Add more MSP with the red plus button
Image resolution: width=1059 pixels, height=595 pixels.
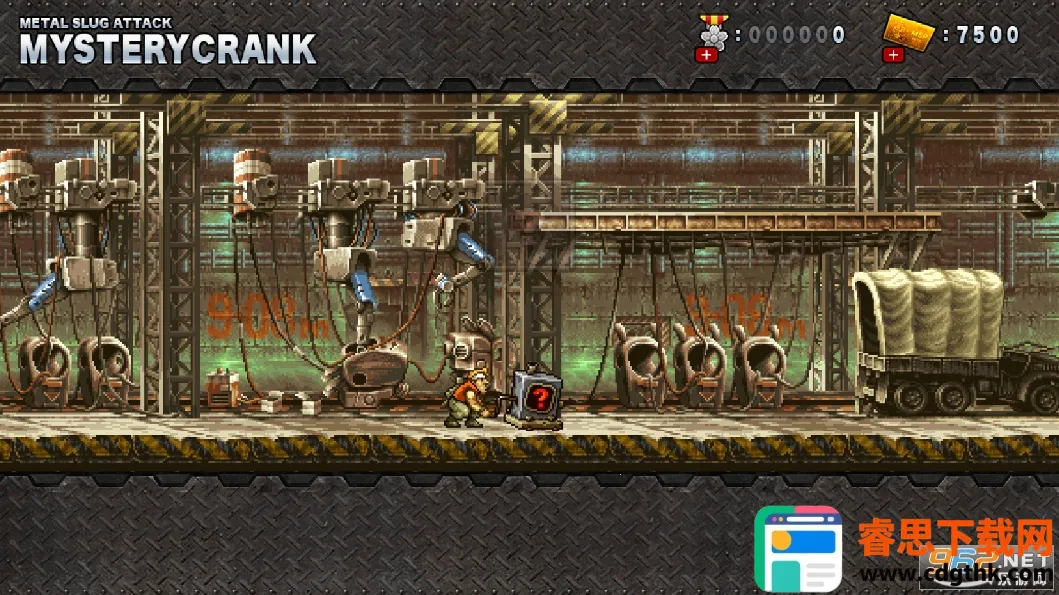point(893,55)
